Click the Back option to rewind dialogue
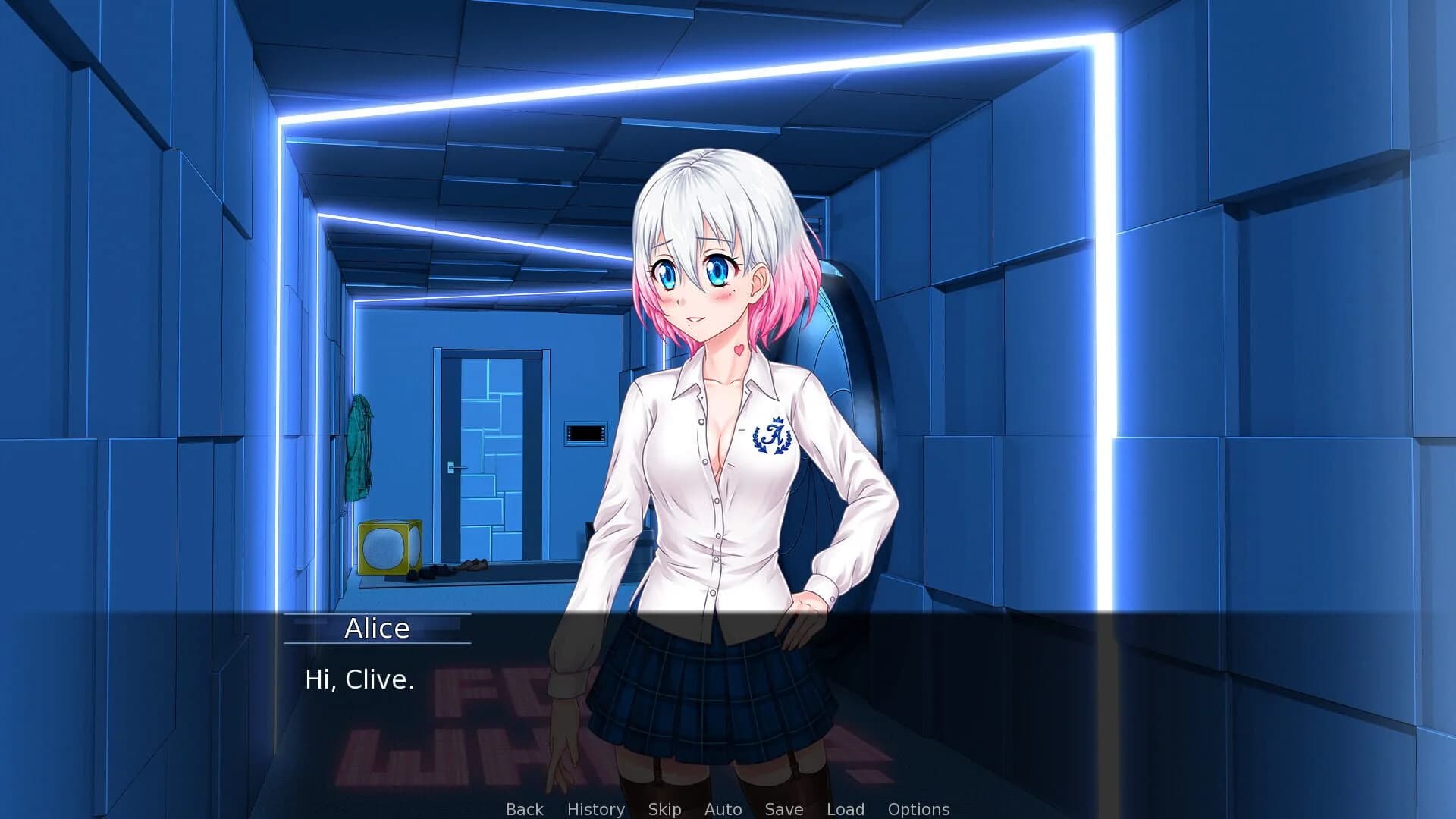This screenshot has width=1456, height=819. coord(524,808)
